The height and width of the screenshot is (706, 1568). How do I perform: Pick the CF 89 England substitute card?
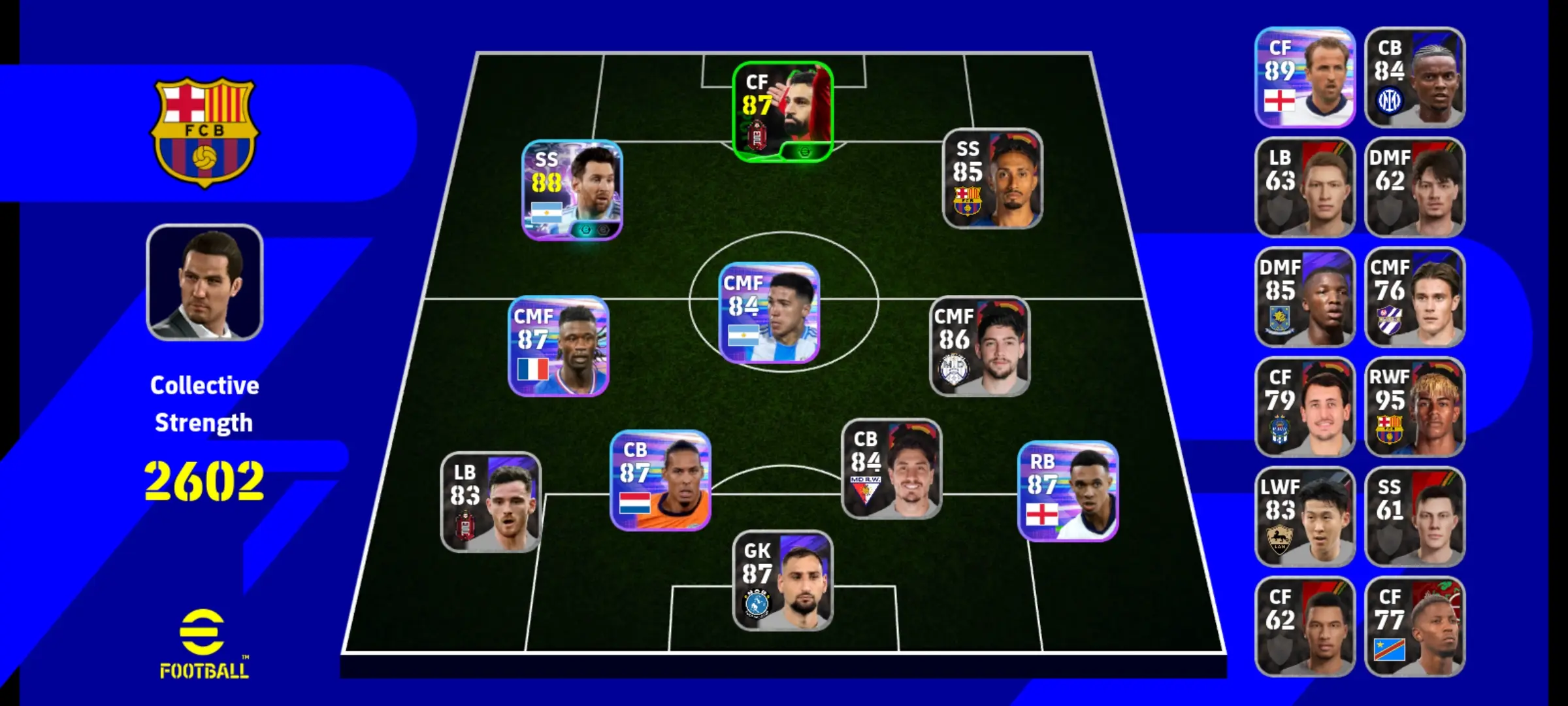point(1305,77)
